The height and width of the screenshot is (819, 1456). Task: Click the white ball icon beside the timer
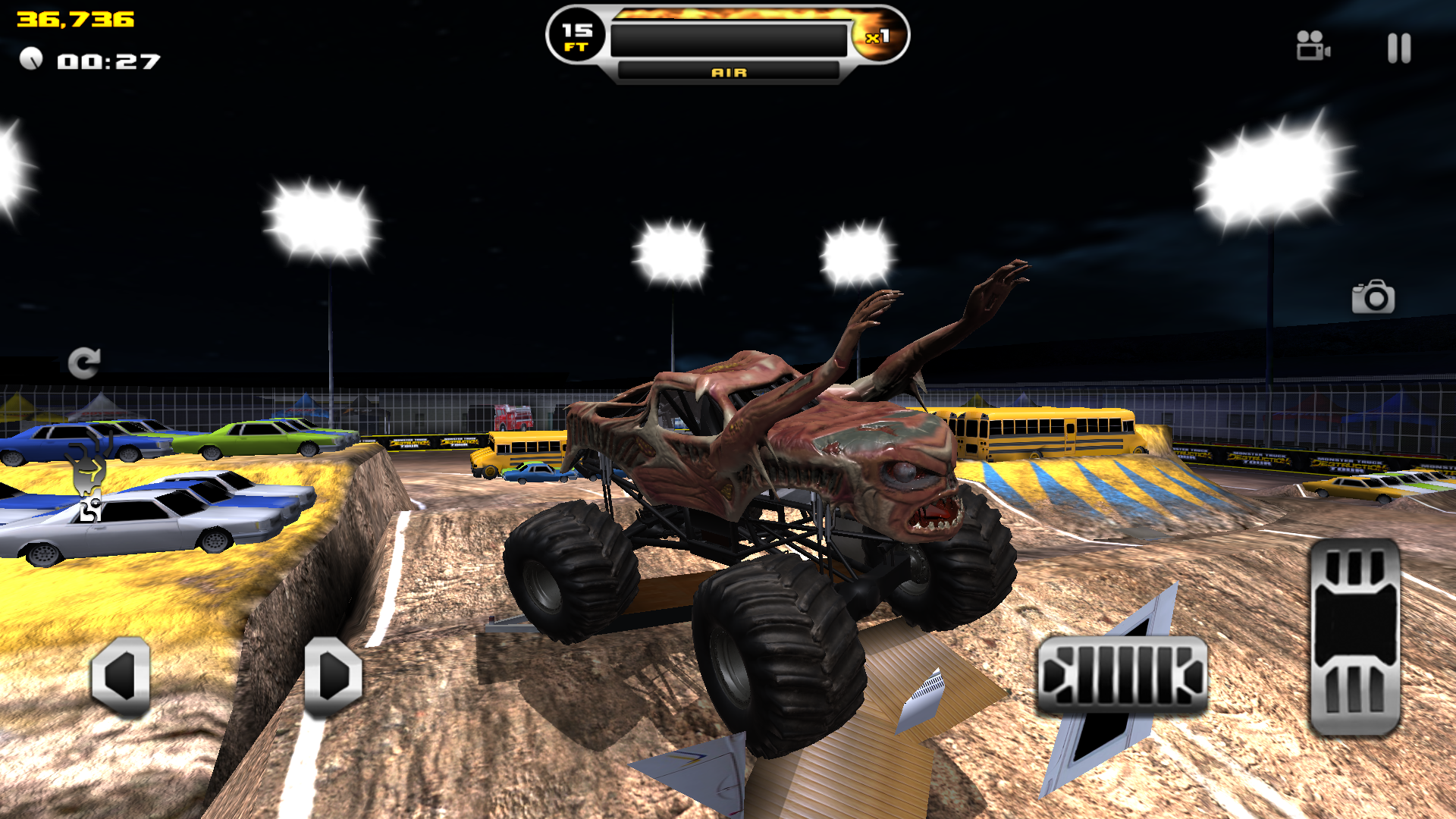(32, 58)
